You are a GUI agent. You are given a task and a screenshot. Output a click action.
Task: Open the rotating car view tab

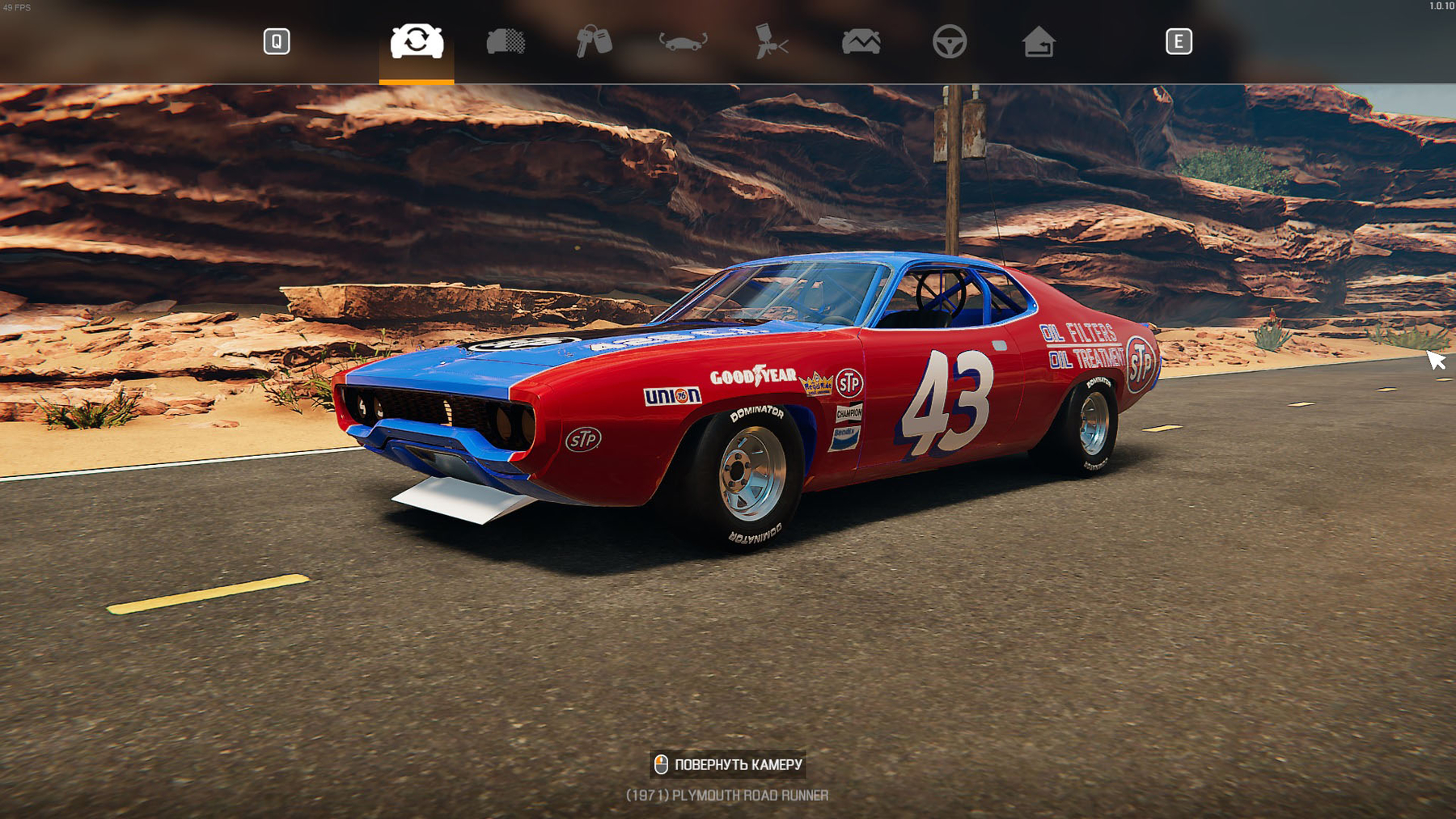click(683, 41)
